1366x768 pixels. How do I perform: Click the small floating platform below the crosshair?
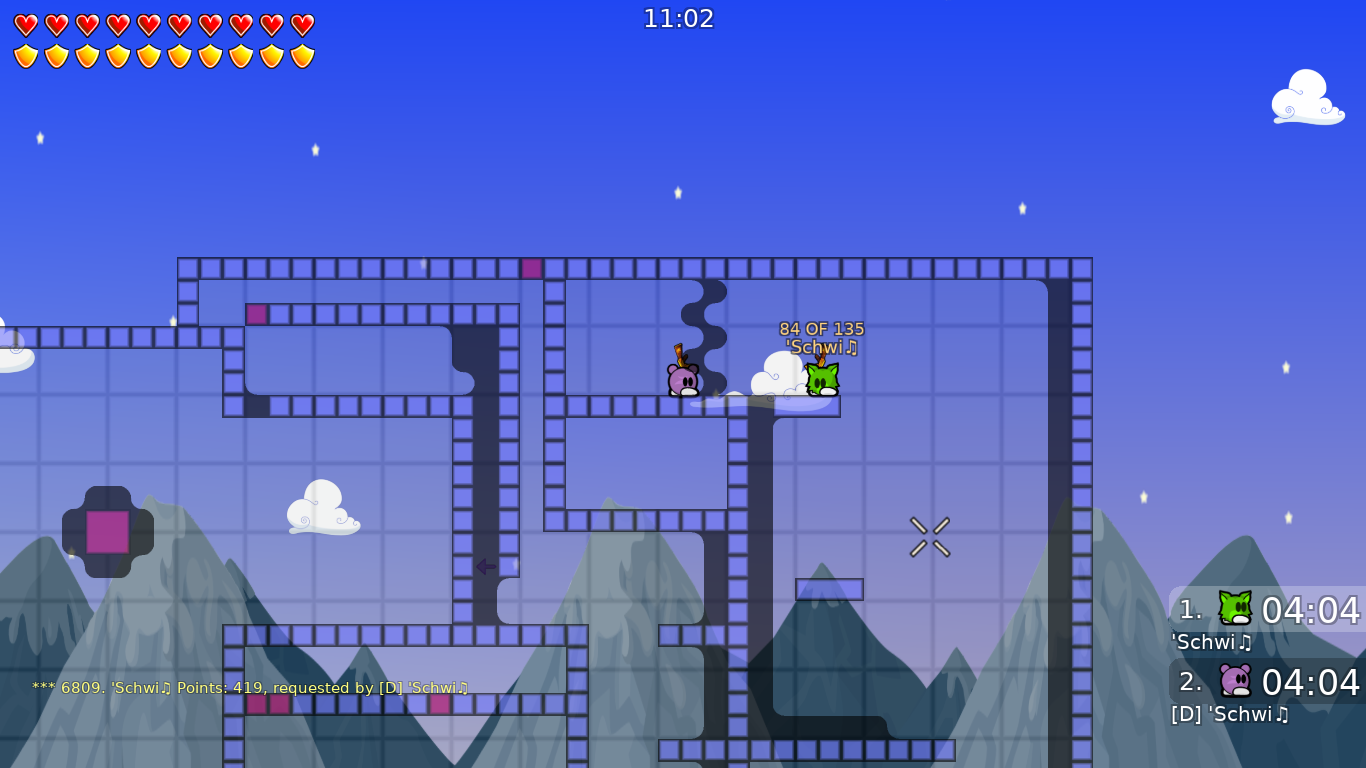(828, 590)
